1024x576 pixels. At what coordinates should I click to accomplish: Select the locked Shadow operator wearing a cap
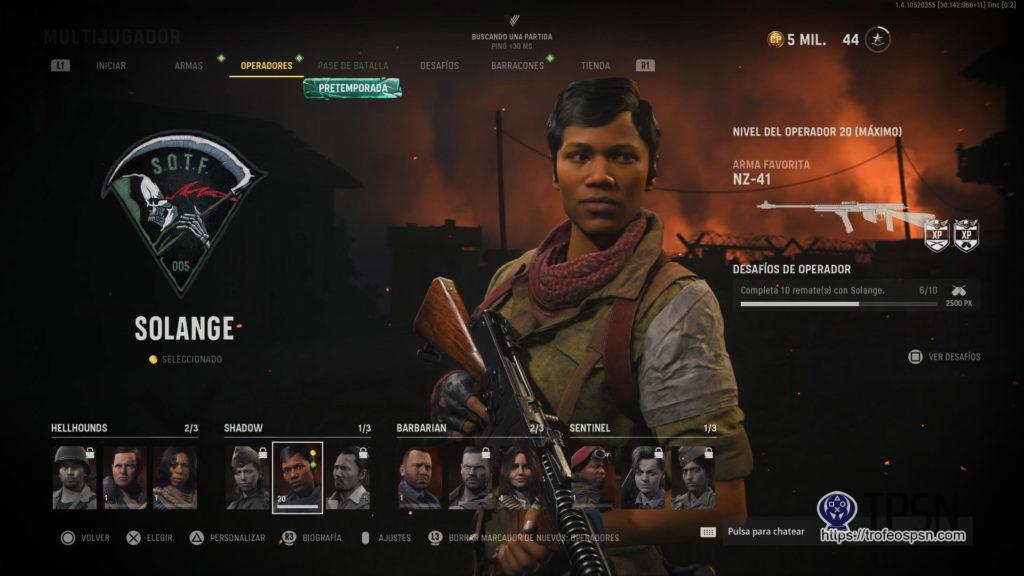247,478
